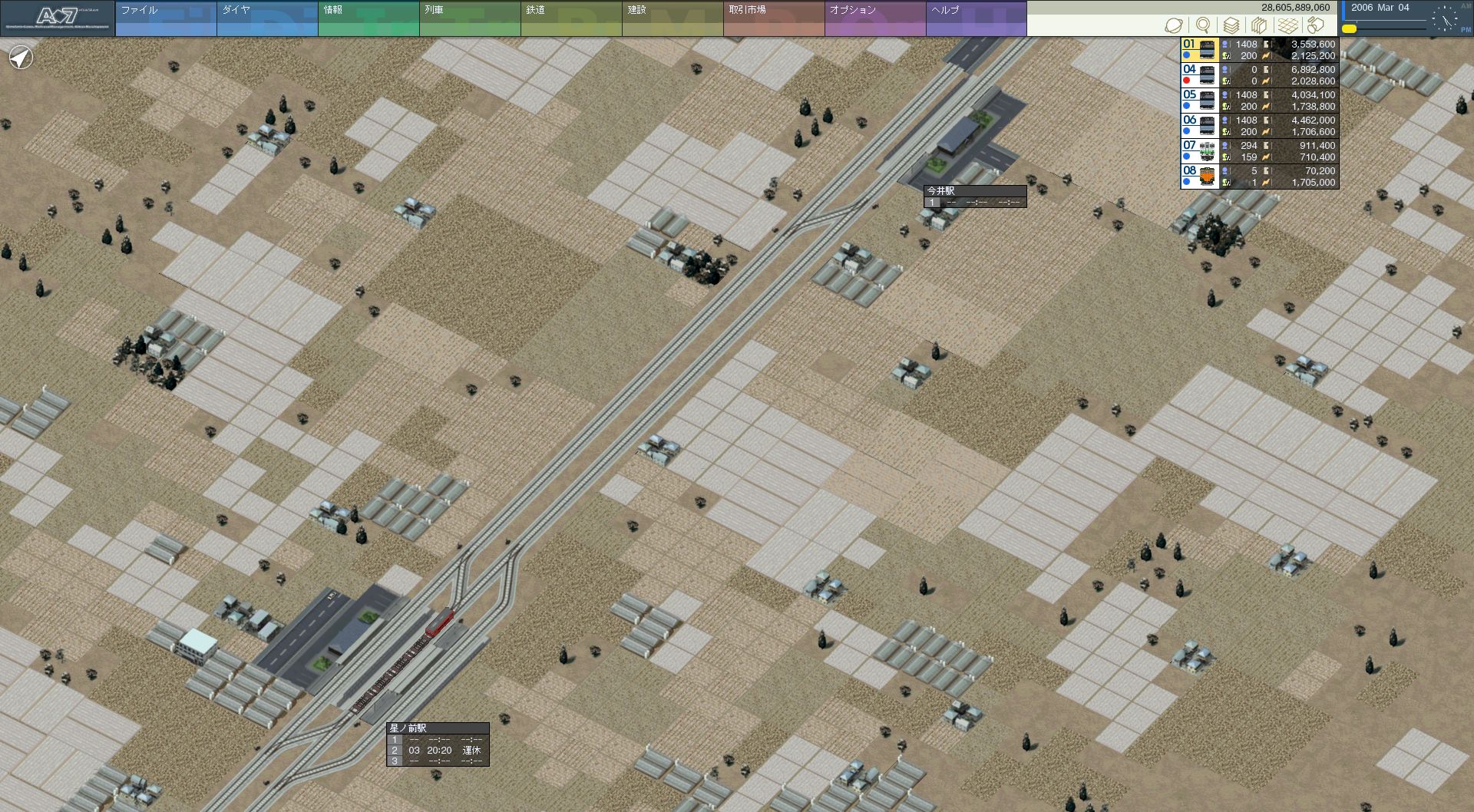Click the stacked layers icon
Screen dimensions: 1474x812
click(1231, 25)
